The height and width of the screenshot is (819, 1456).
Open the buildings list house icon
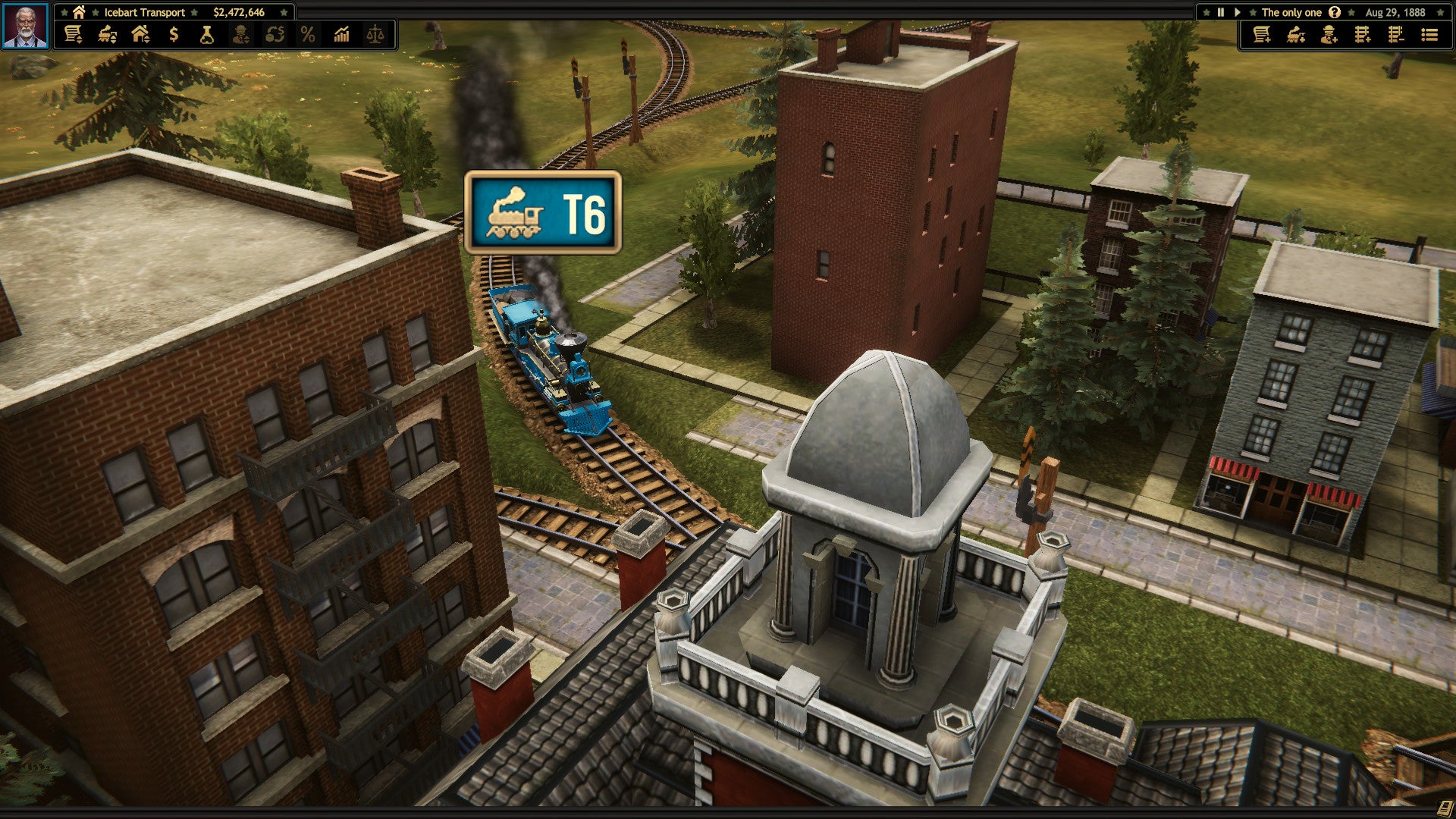click(x=140, y=35)
